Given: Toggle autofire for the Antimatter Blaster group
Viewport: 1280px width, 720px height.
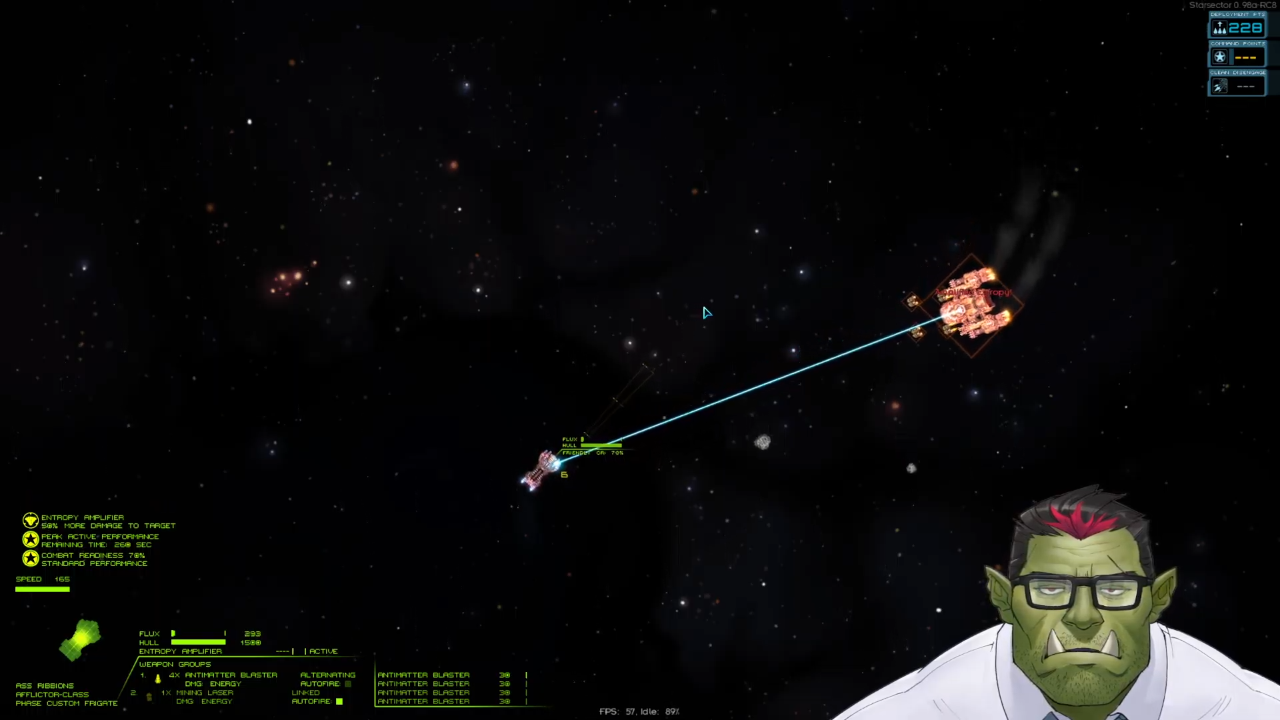Looking at the screenshot, I should pos(348,684).
